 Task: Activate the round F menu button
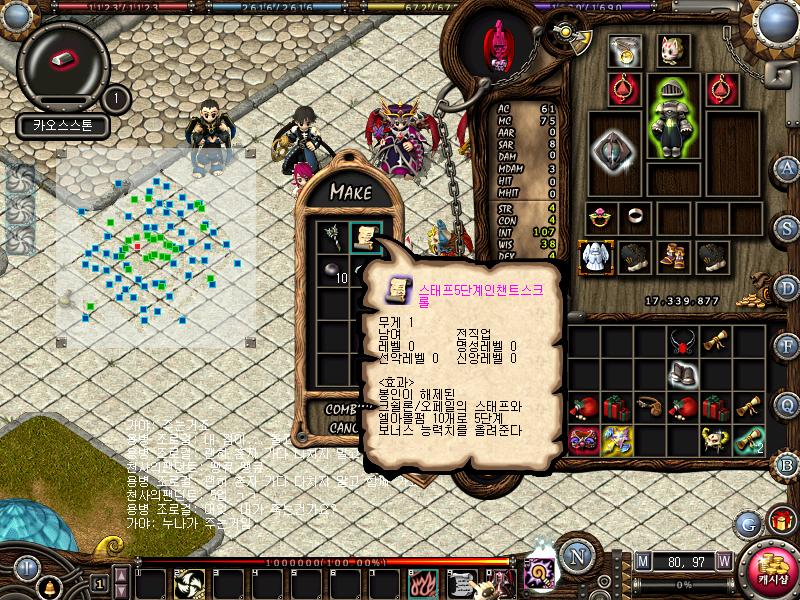tap(787, 346)
